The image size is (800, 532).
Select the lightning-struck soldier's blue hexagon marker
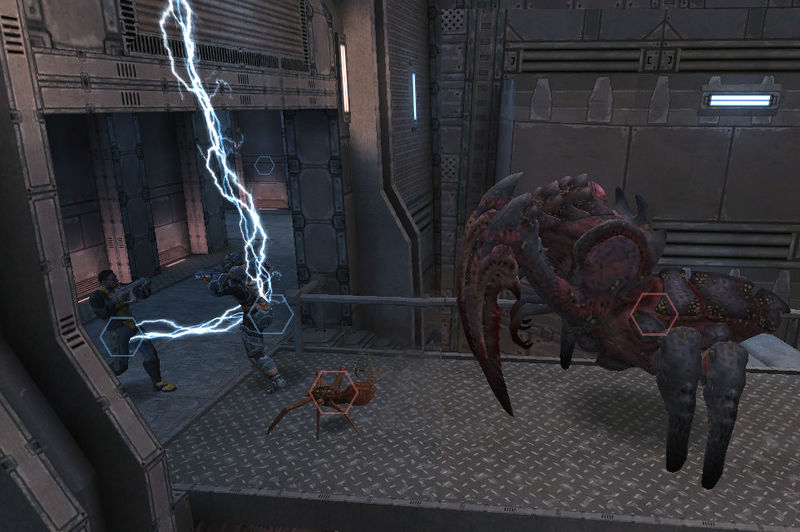270,315
